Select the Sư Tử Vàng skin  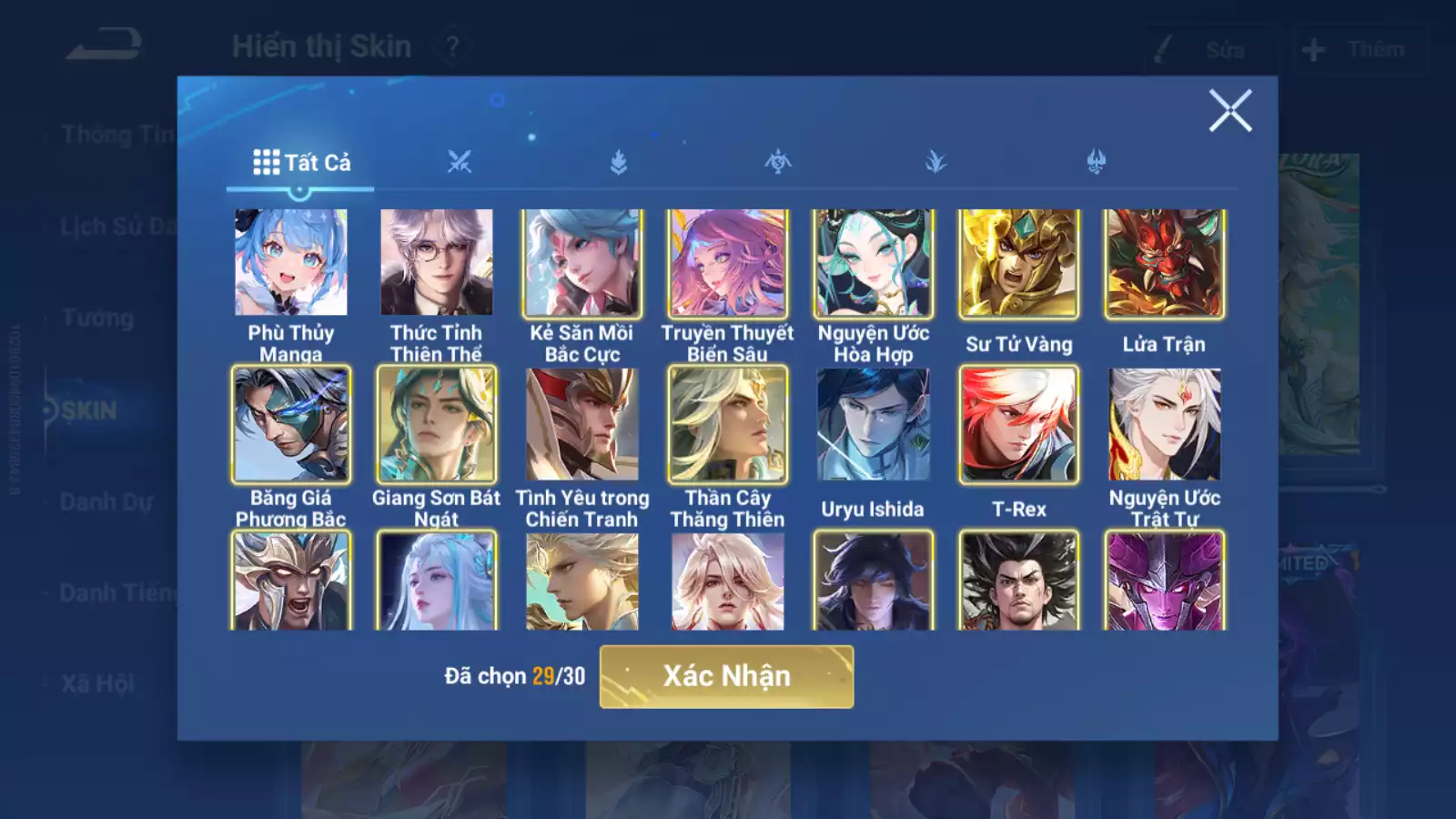[1019, 263]
